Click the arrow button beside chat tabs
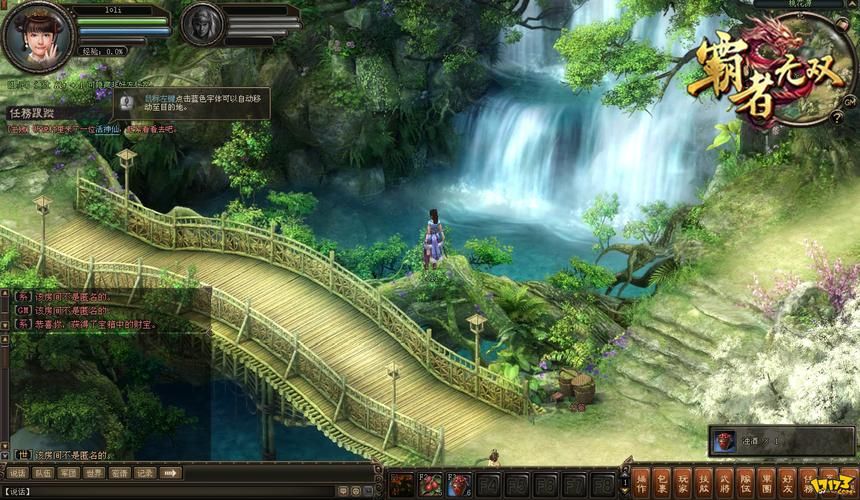 pyautogui.click(x=171, y=473)
